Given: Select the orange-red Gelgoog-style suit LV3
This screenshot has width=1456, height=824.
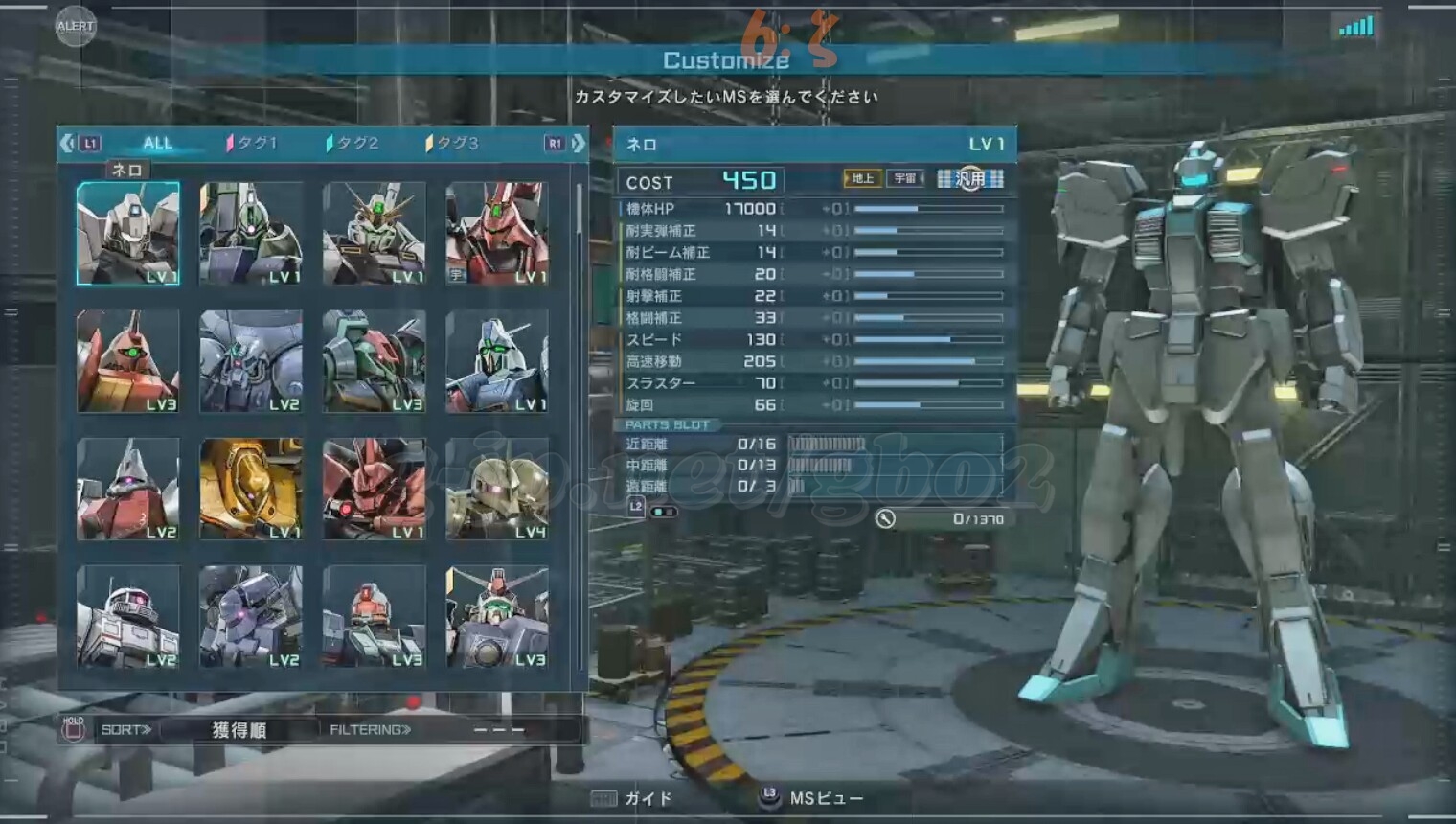Looking at the screenshot, I should pyautogui.click(x=128, y=361).
